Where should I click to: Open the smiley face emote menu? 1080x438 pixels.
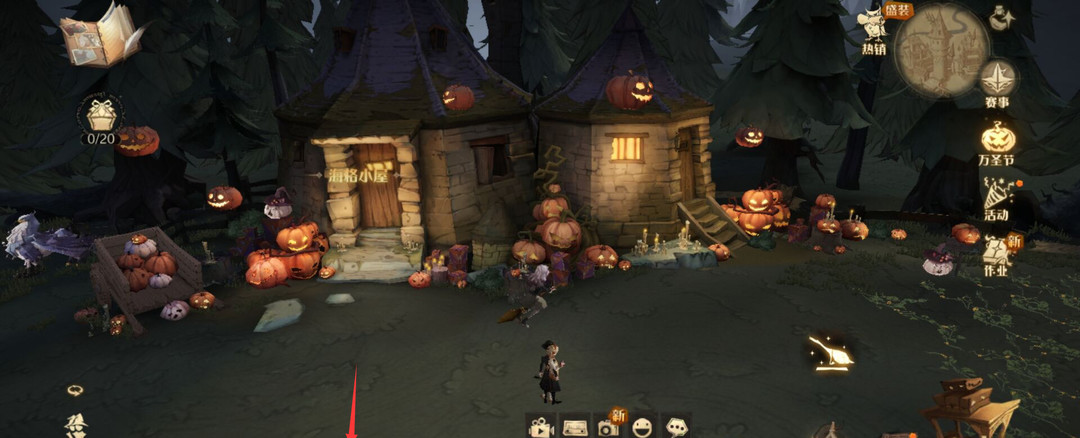642,427
